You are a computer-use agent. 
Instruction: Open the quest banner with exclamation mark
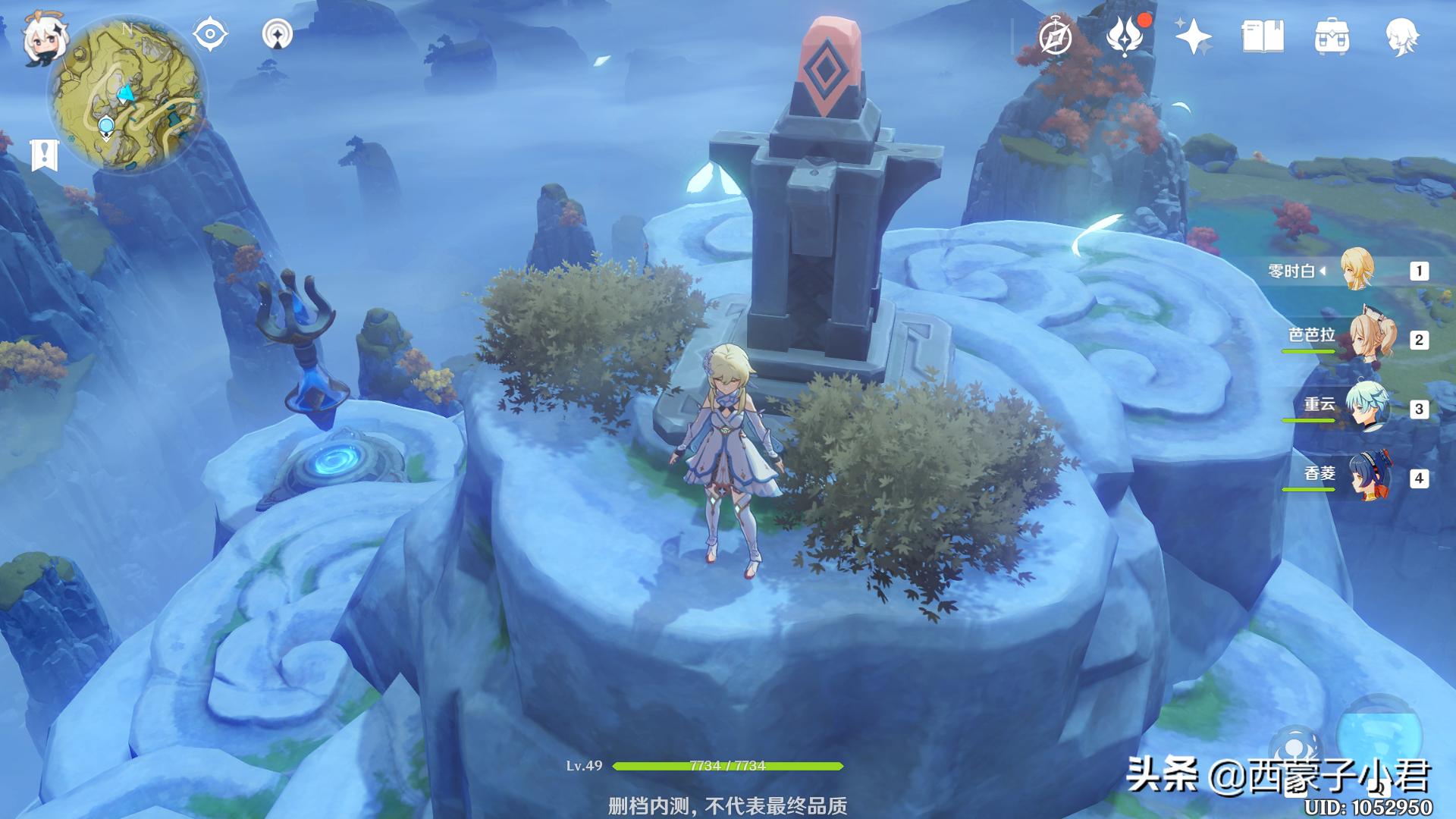[x=44, y=155]
